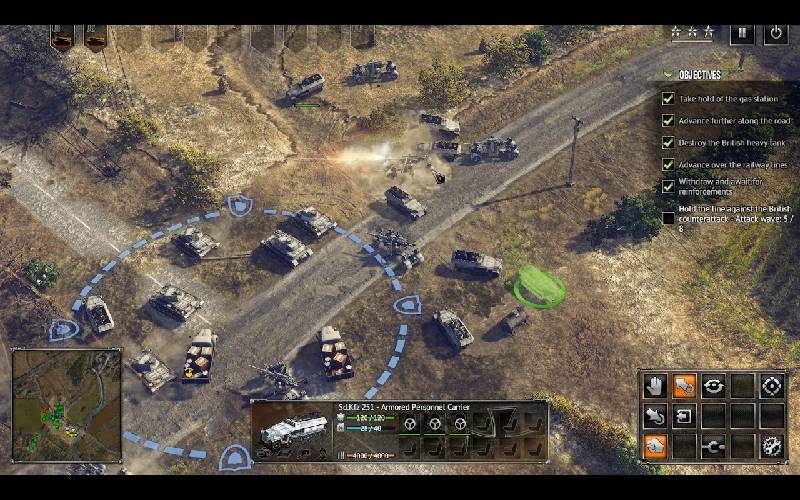Activate the tow hitch command
Viewport: 800px width, 500px height.
[x=713, y=446]
